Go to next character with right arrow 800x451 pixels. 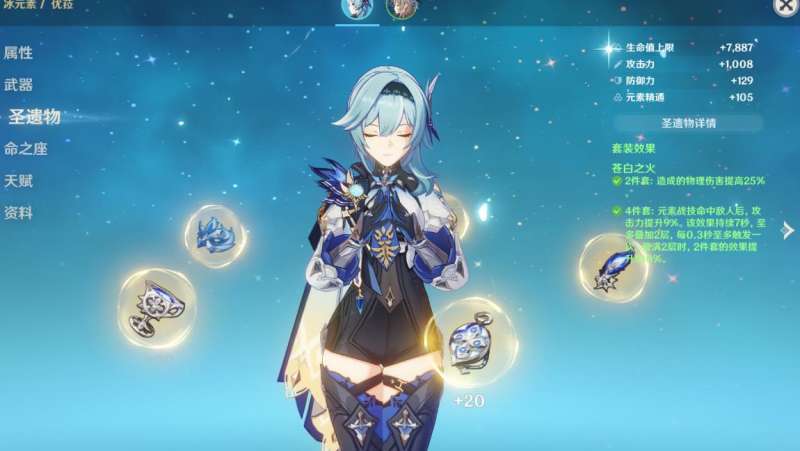click(788, 230)
